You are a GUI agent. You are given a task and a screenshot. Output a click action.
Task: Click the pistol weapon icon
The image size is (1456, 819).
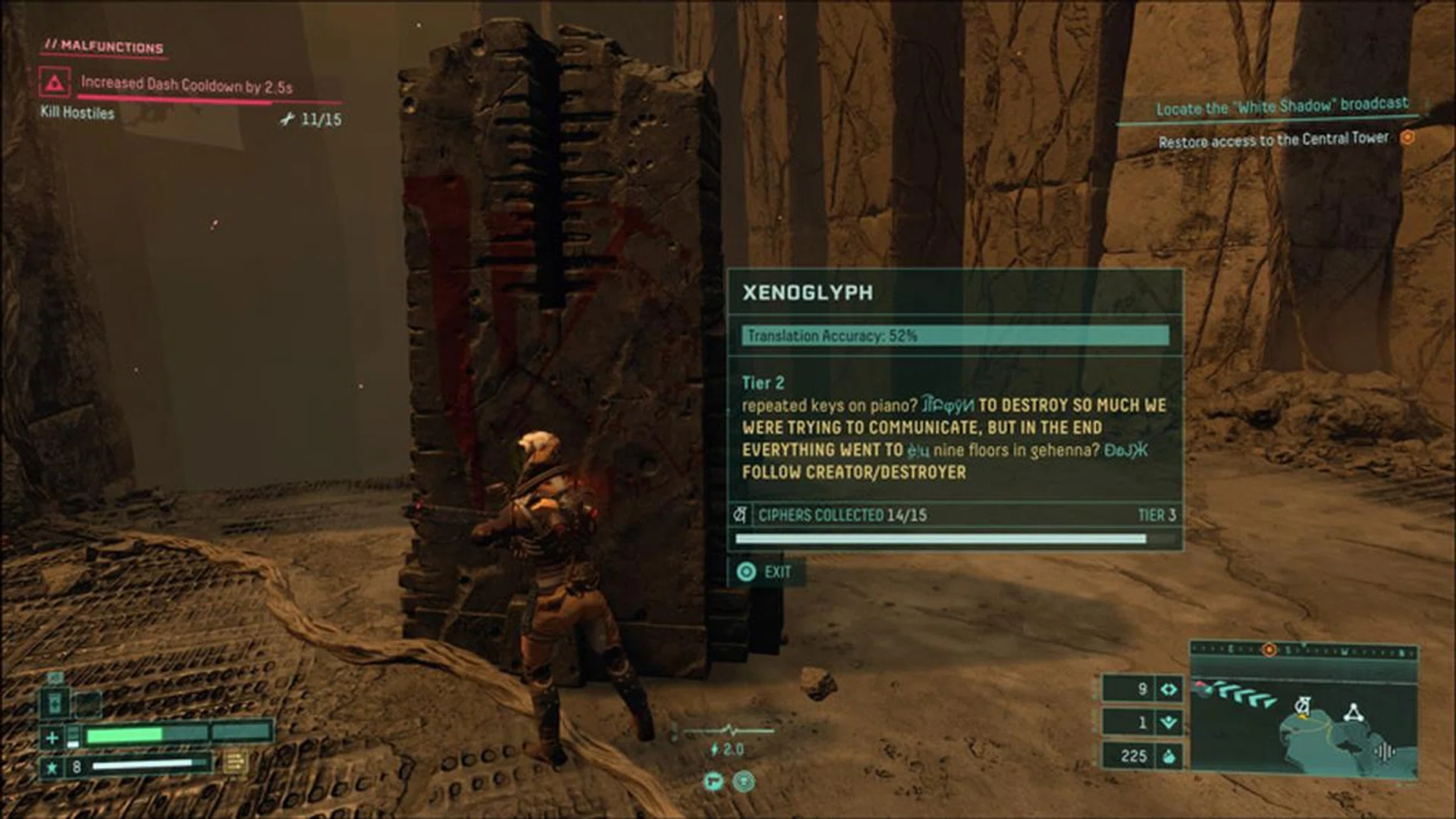click(713, 781)
